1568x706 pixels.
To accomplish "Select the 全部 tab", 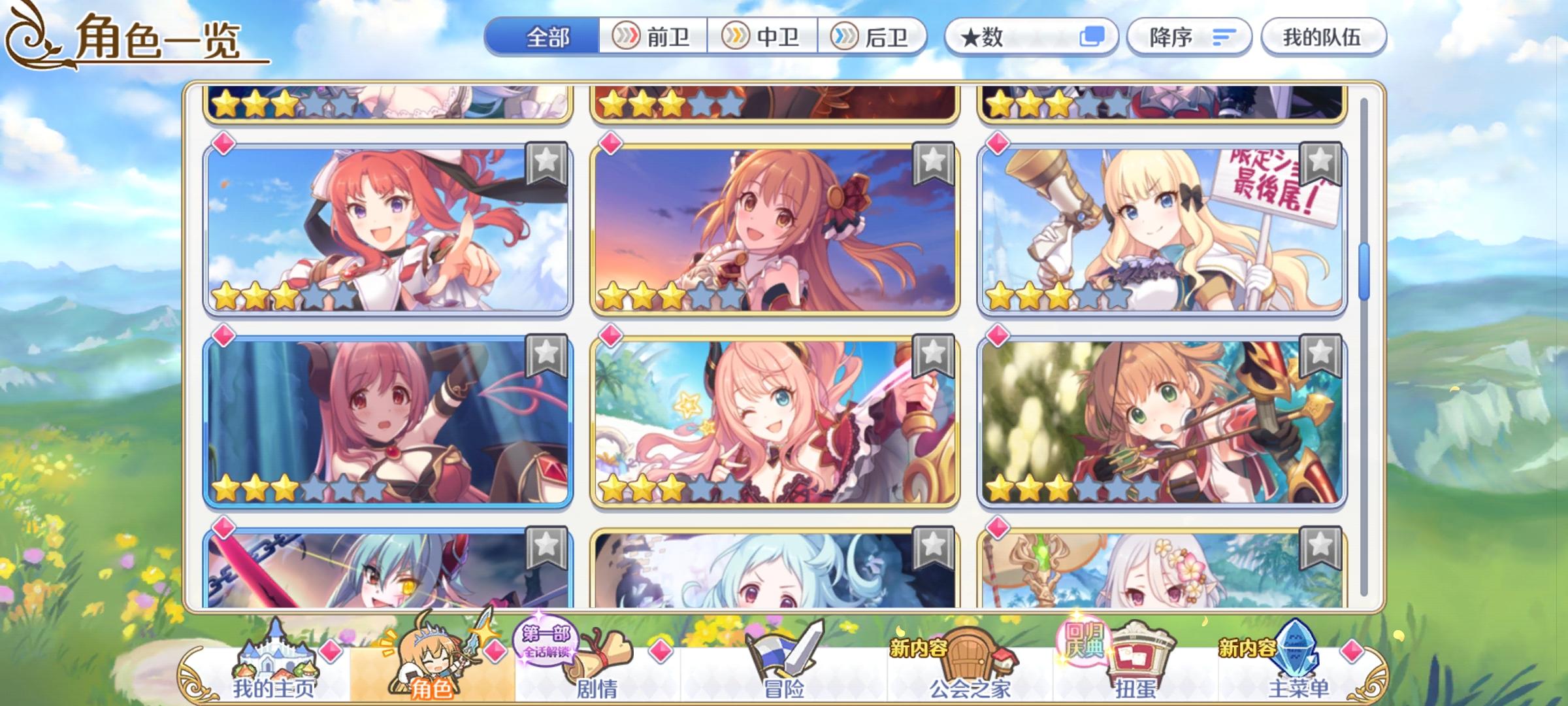I will pos(547,37).
